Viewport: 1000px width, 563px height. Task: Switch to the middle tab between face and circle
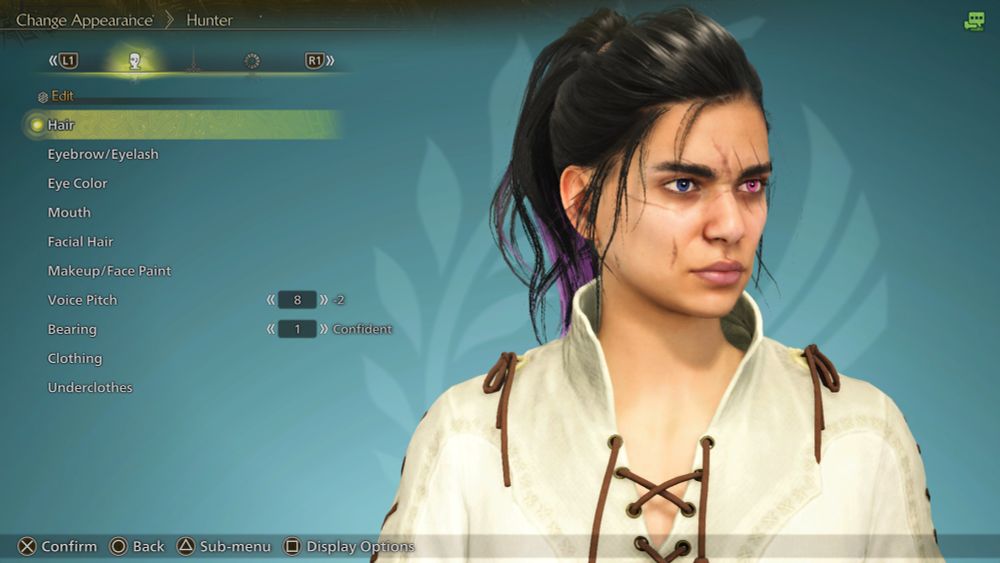[193, 62]
